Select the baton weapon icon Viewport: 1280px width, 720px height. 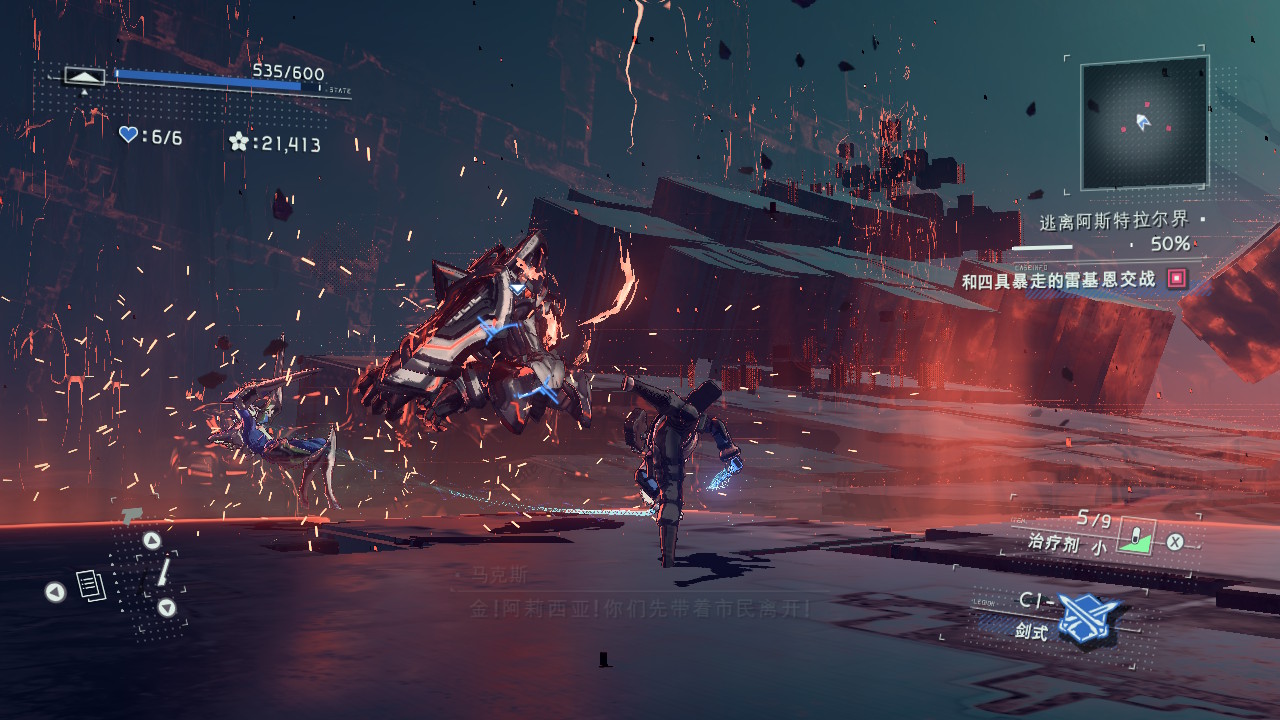click(x=163, y=572)
